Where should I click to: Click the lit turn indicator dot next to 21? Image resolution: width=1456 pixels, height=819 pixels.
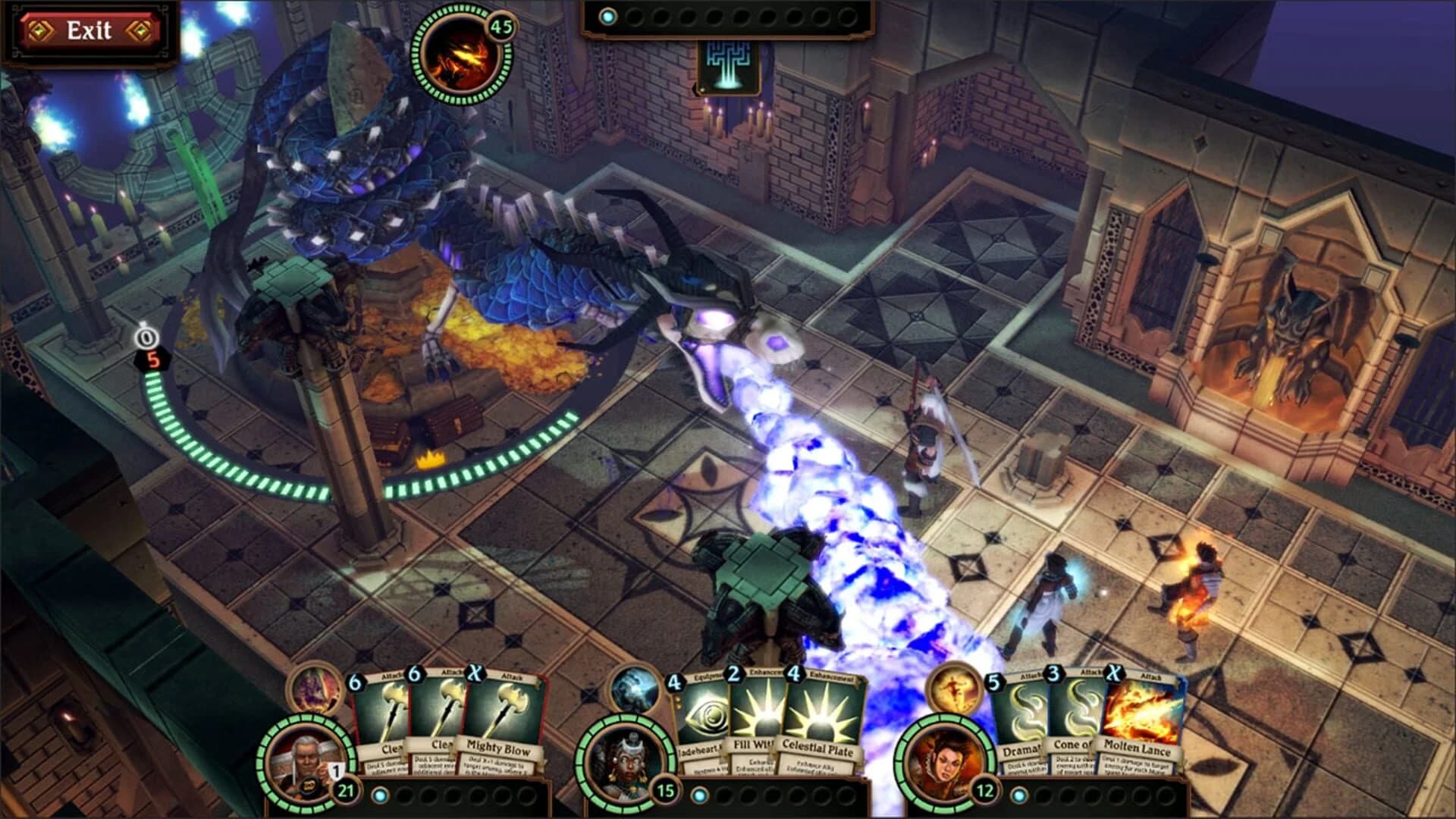click(379, 794)
